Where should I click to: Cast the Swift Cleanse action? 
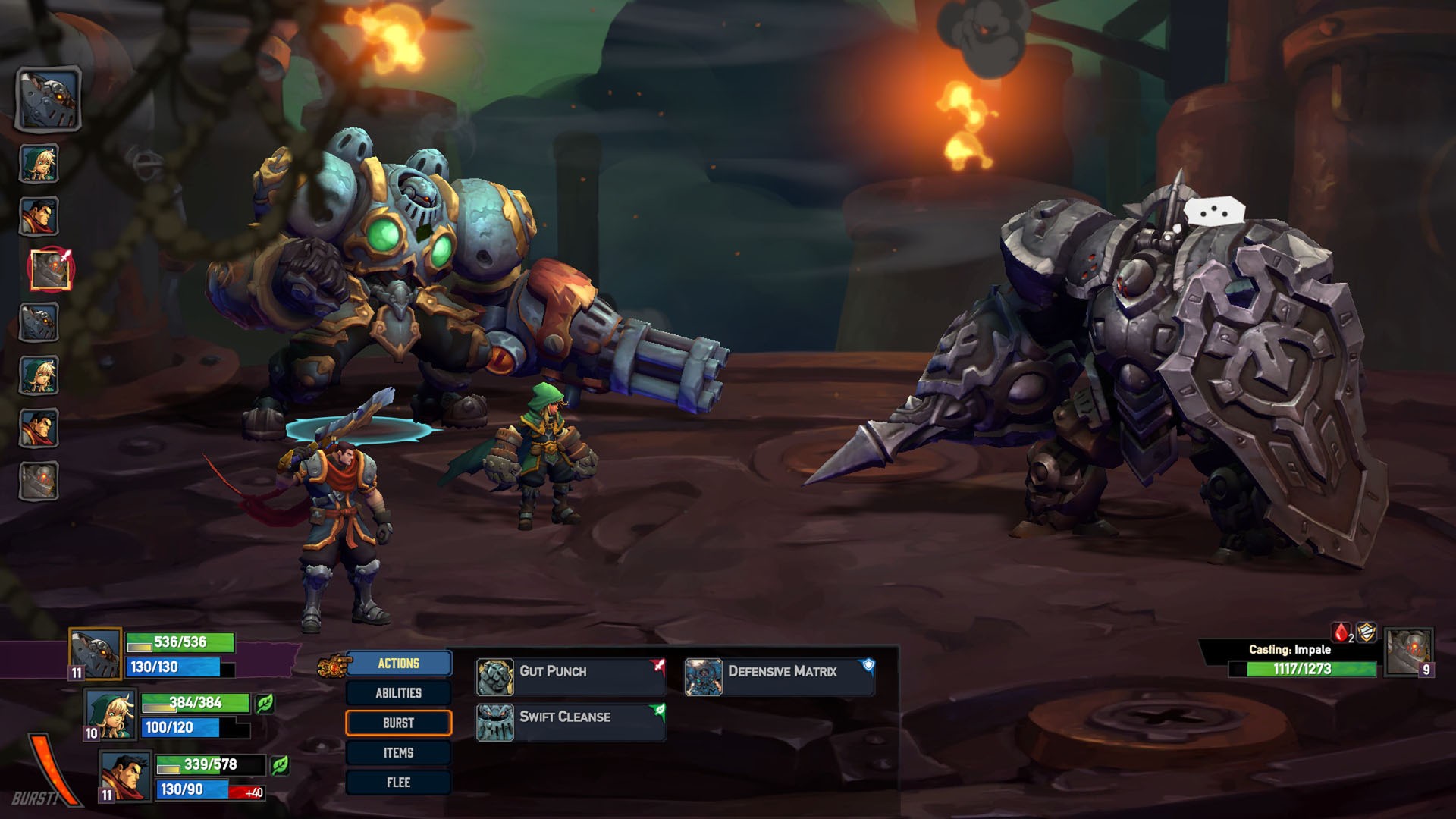[570, 721]
